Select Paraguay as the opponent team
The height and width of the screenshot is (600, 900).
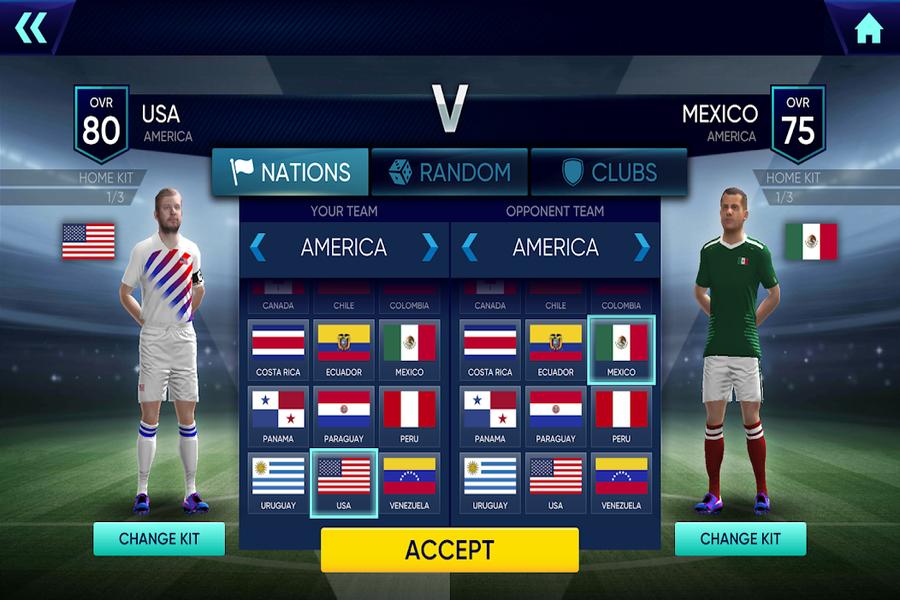tap(555, 416)
